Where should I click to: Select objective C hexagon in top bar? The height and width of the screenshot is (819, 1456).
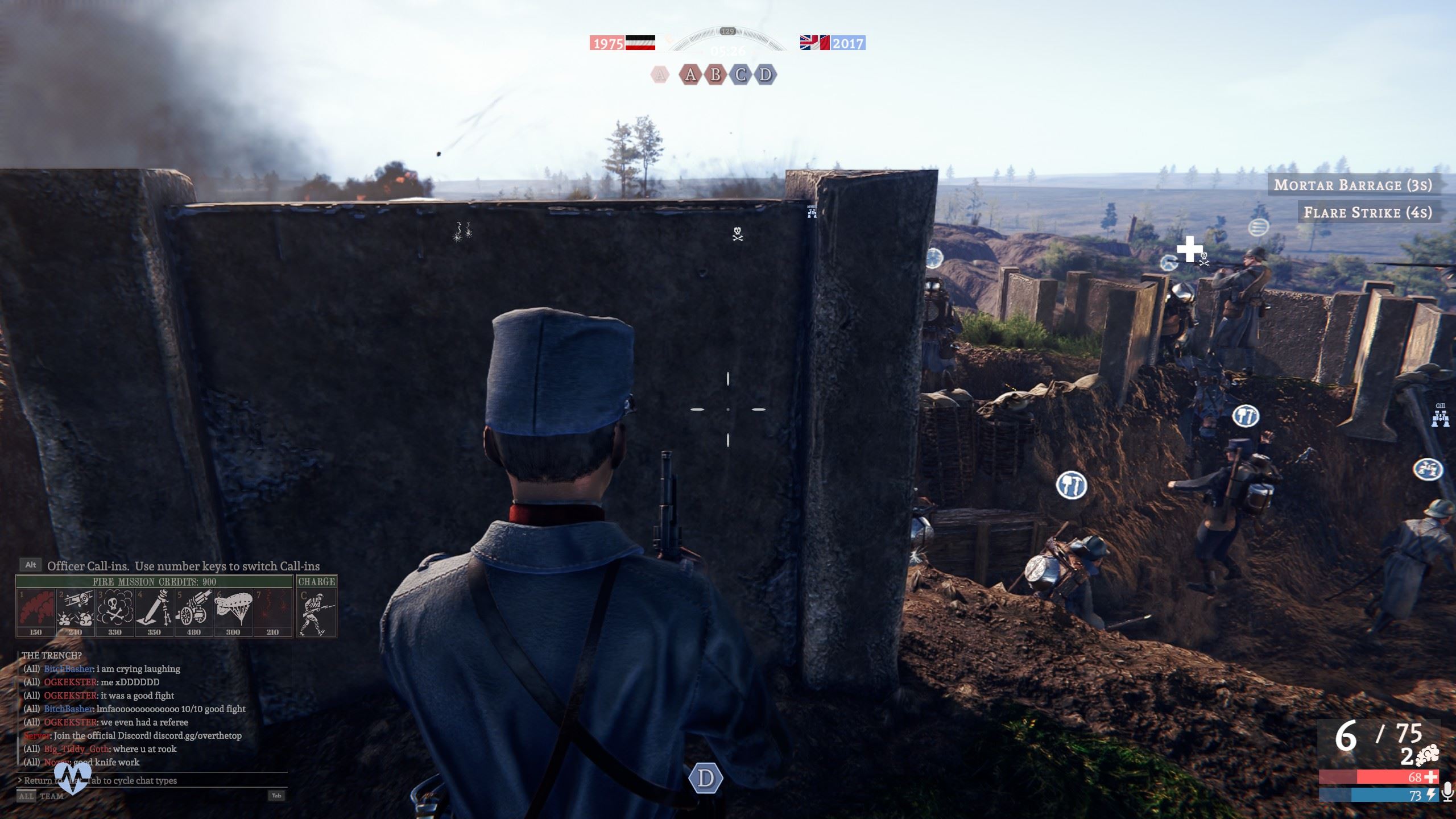(741, 75)
